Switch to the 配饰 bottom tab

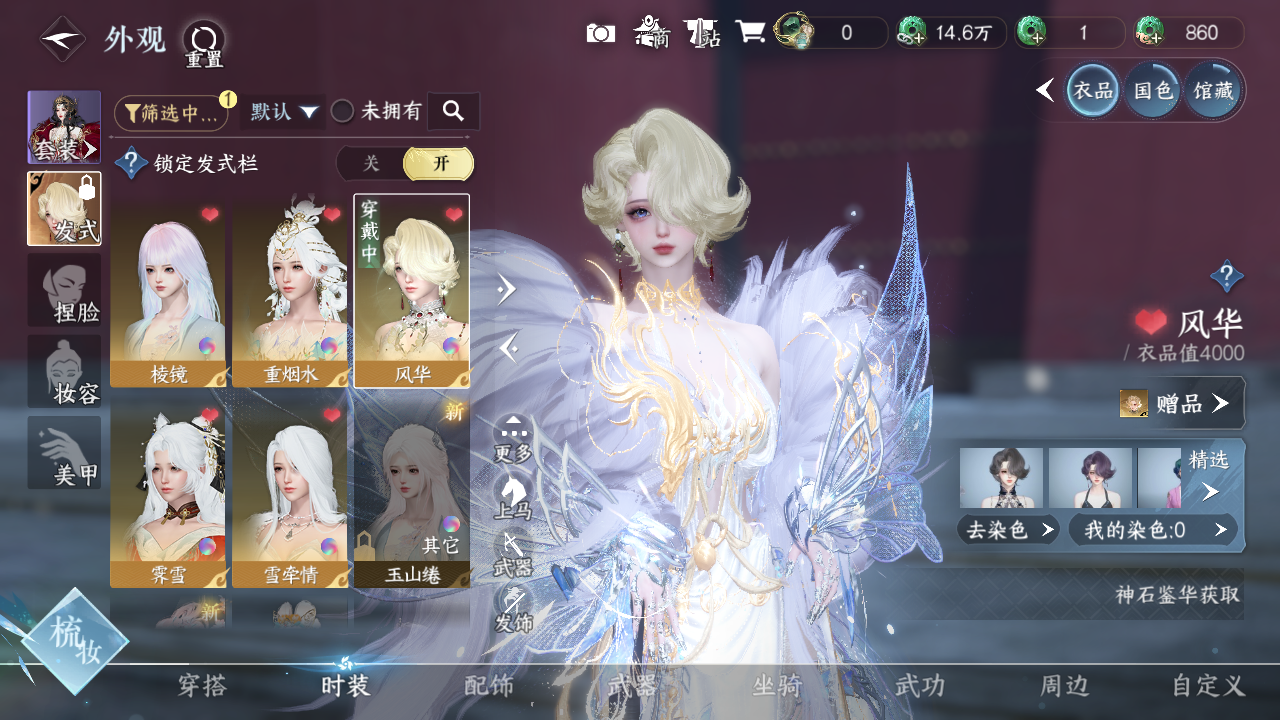click(x=489, y=686)
